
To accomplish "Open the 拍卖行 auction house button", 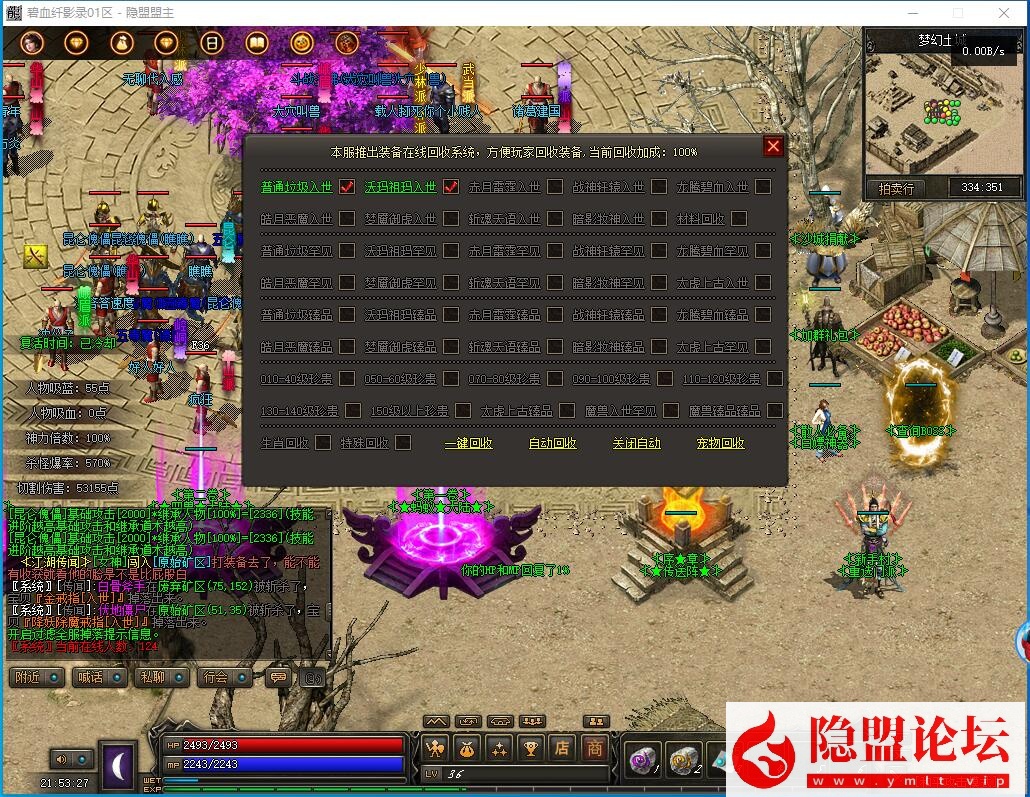I will (x=896, y=188).
